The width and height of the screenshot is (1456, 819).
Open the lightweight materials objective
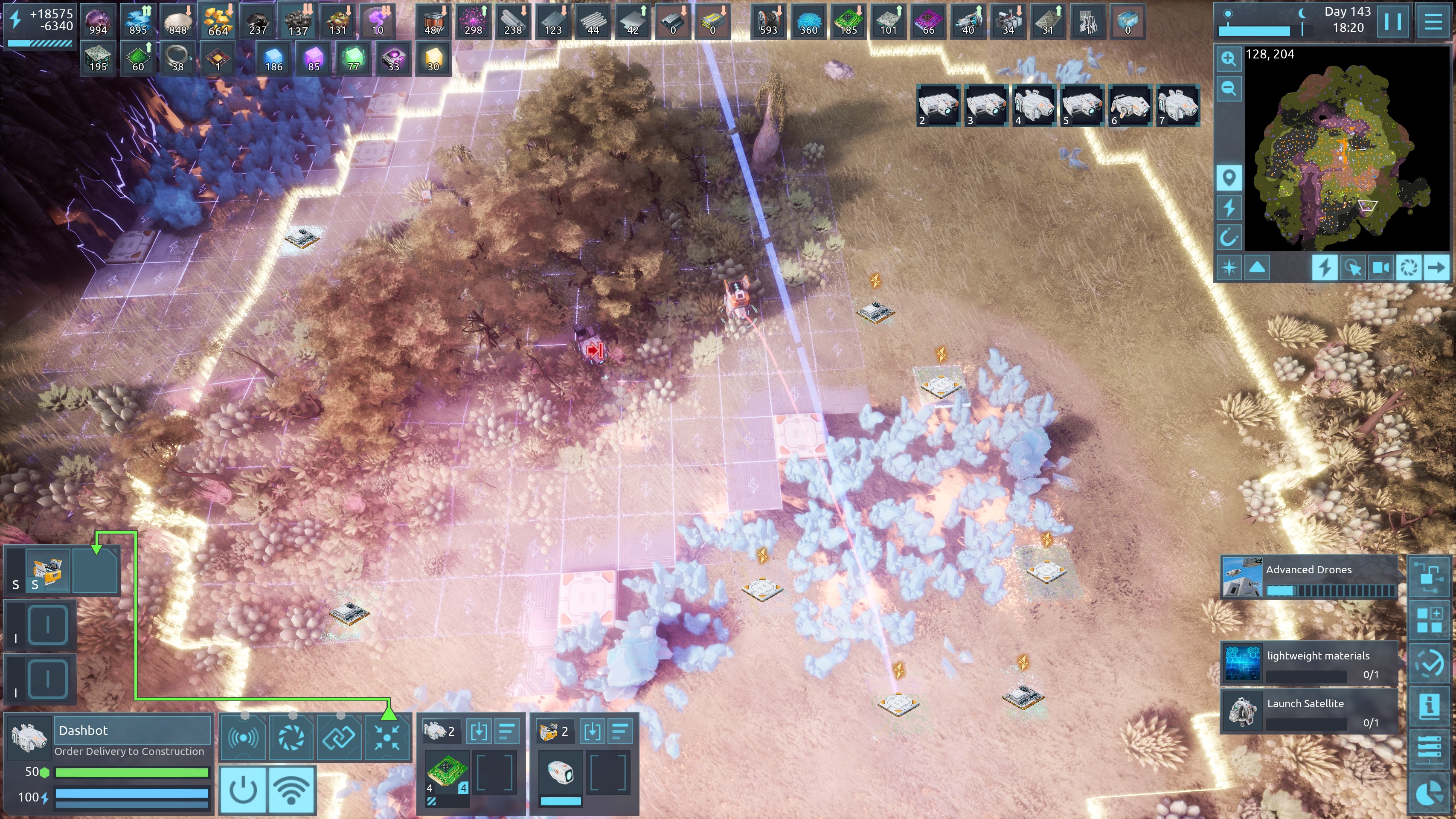click(x=1308, y=663)
